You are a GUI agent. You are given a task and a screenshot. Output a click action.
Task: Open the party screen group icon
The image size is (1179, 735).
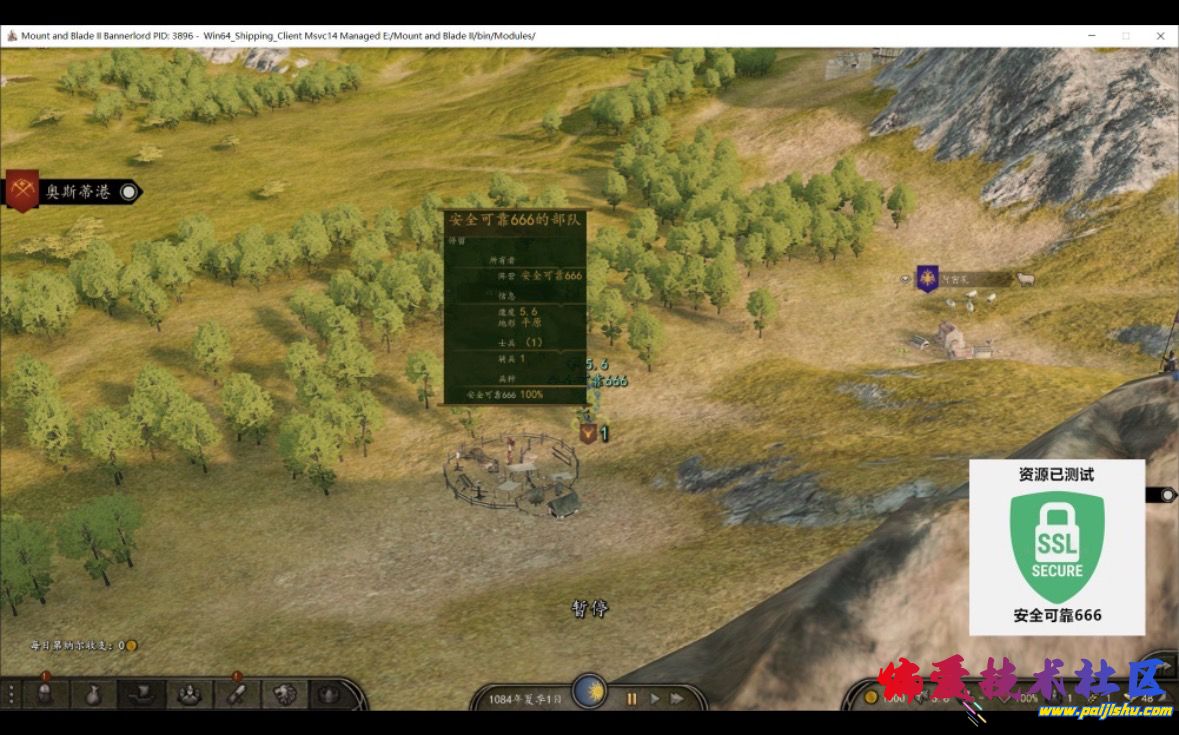click(189, 693)
